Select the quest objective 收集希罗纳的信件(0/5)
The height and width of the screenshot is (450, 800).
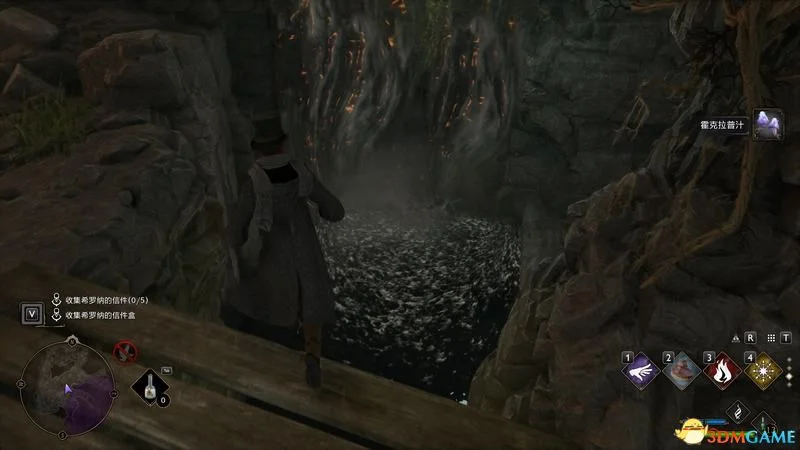106,299
